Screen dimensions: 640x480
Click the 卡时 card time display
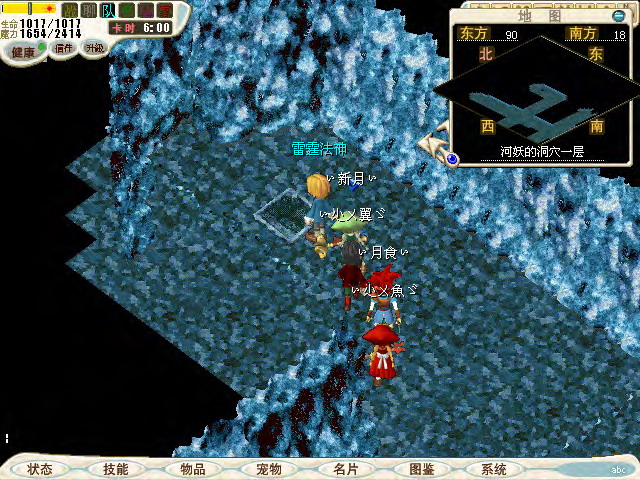click(x=141, y=28)
